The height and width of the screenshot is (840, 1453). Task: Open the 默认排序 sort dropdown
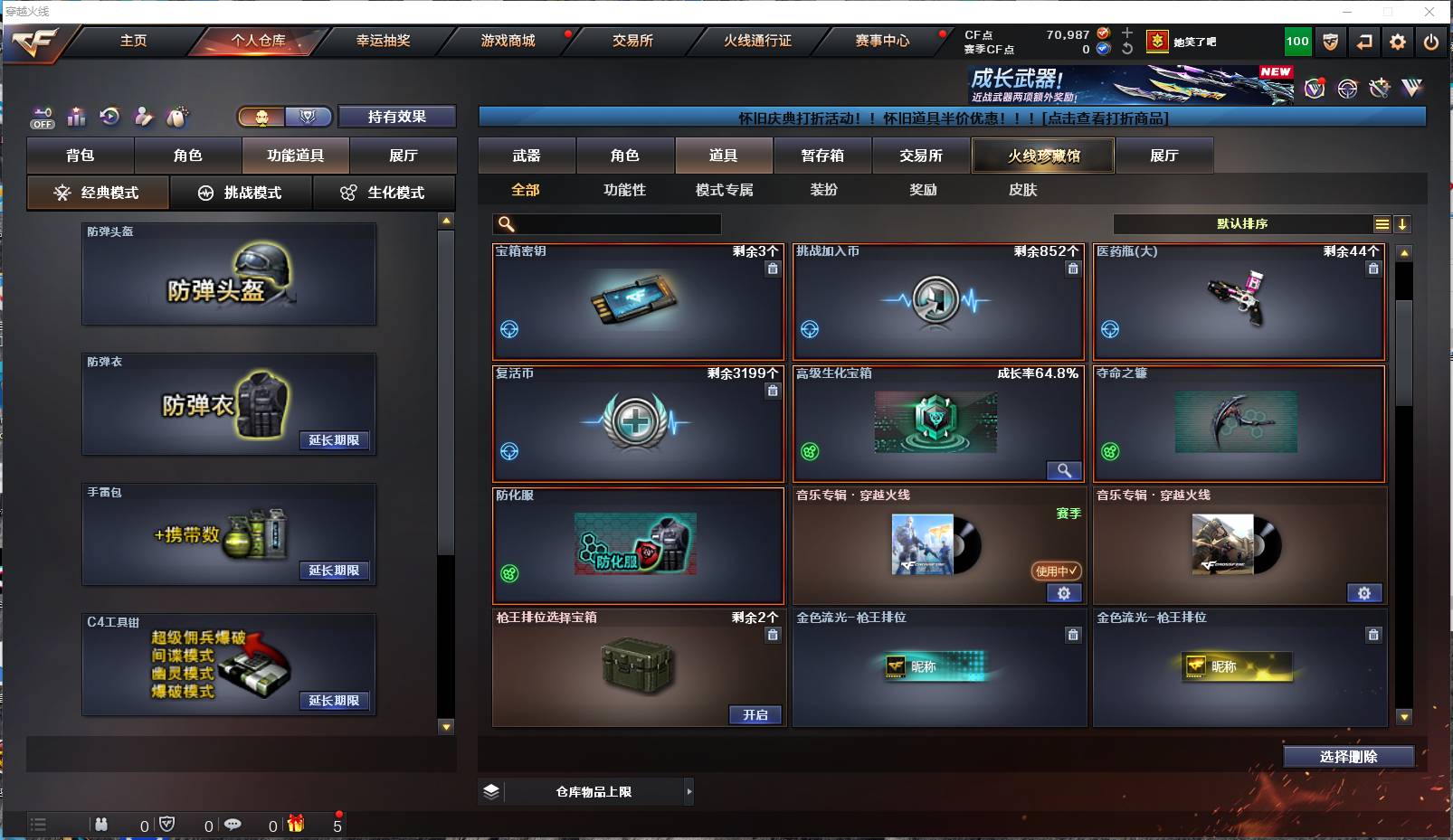tap(1244, 223)
